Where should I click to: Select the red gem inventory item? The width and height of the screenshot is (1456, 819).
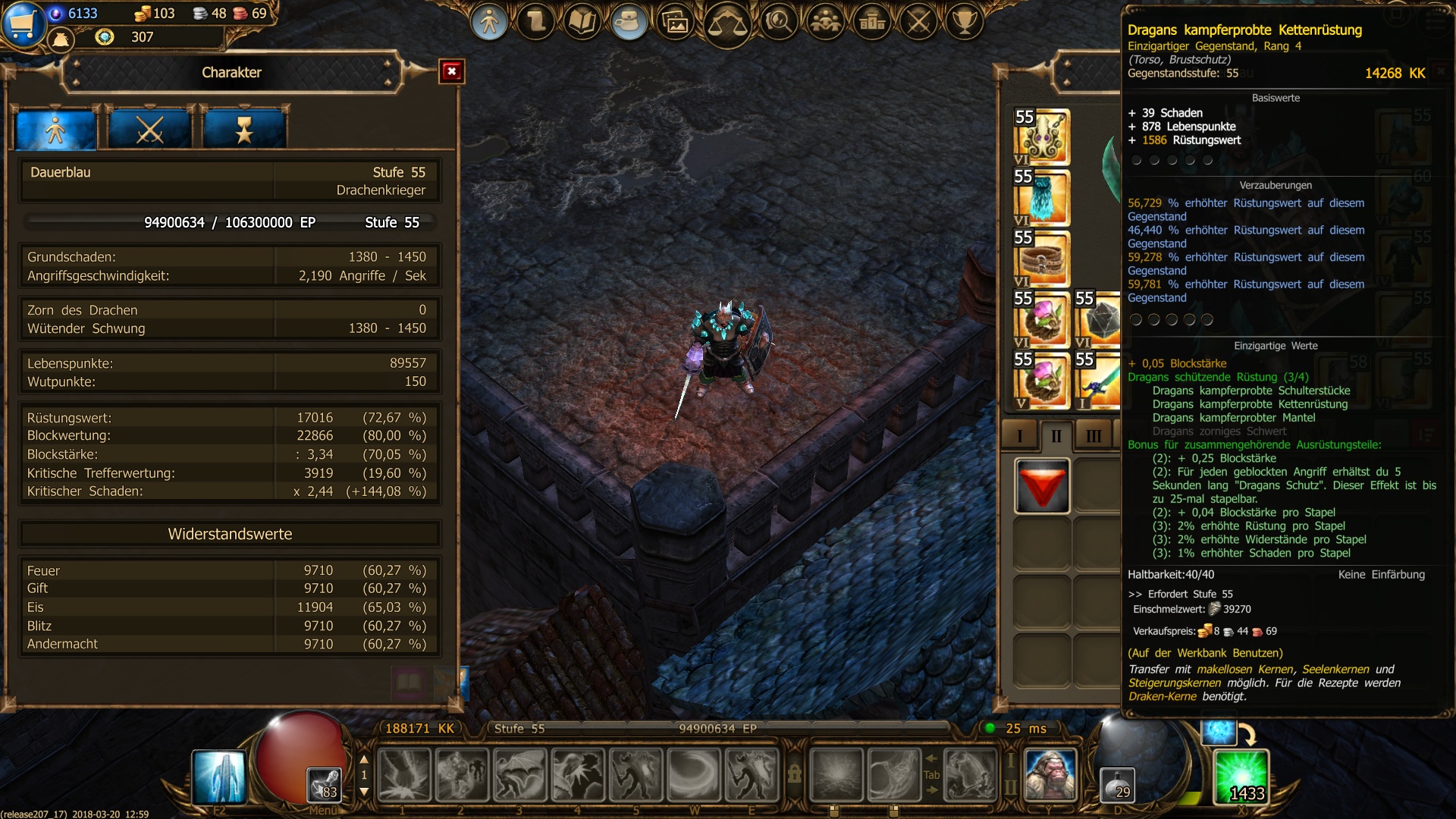tap(1042, 486)
